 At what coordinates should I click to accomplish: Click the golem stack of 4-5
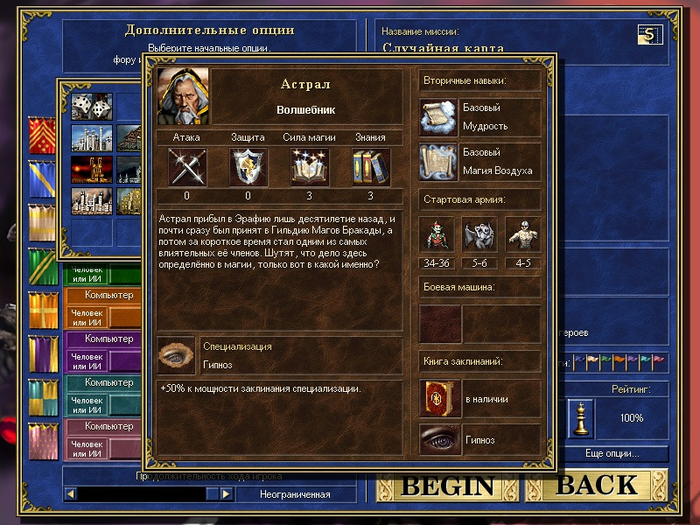[x=522, y=233]
